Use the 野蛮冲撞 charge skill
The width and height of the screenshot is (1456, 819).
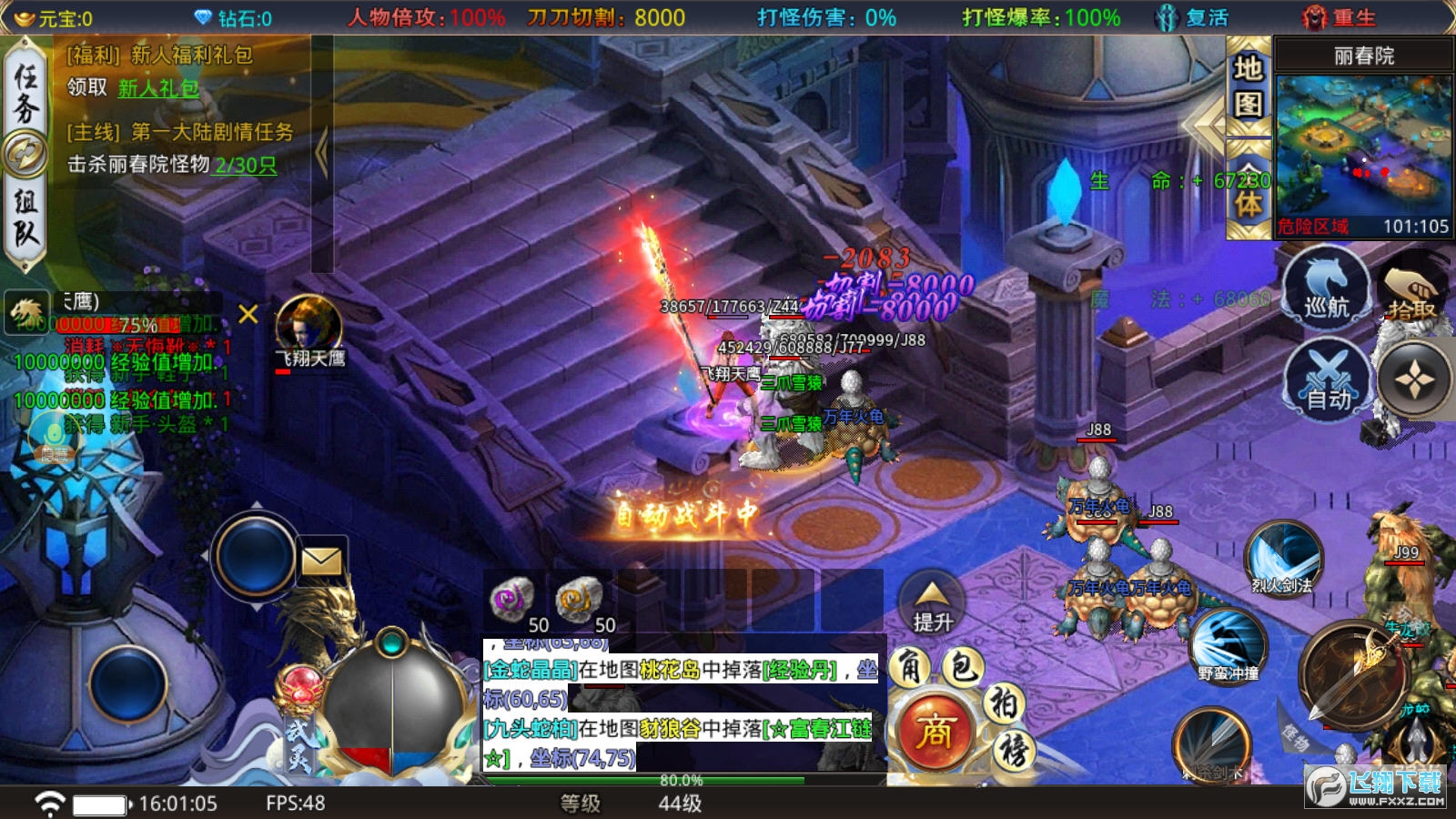[x=1228, y=645]
